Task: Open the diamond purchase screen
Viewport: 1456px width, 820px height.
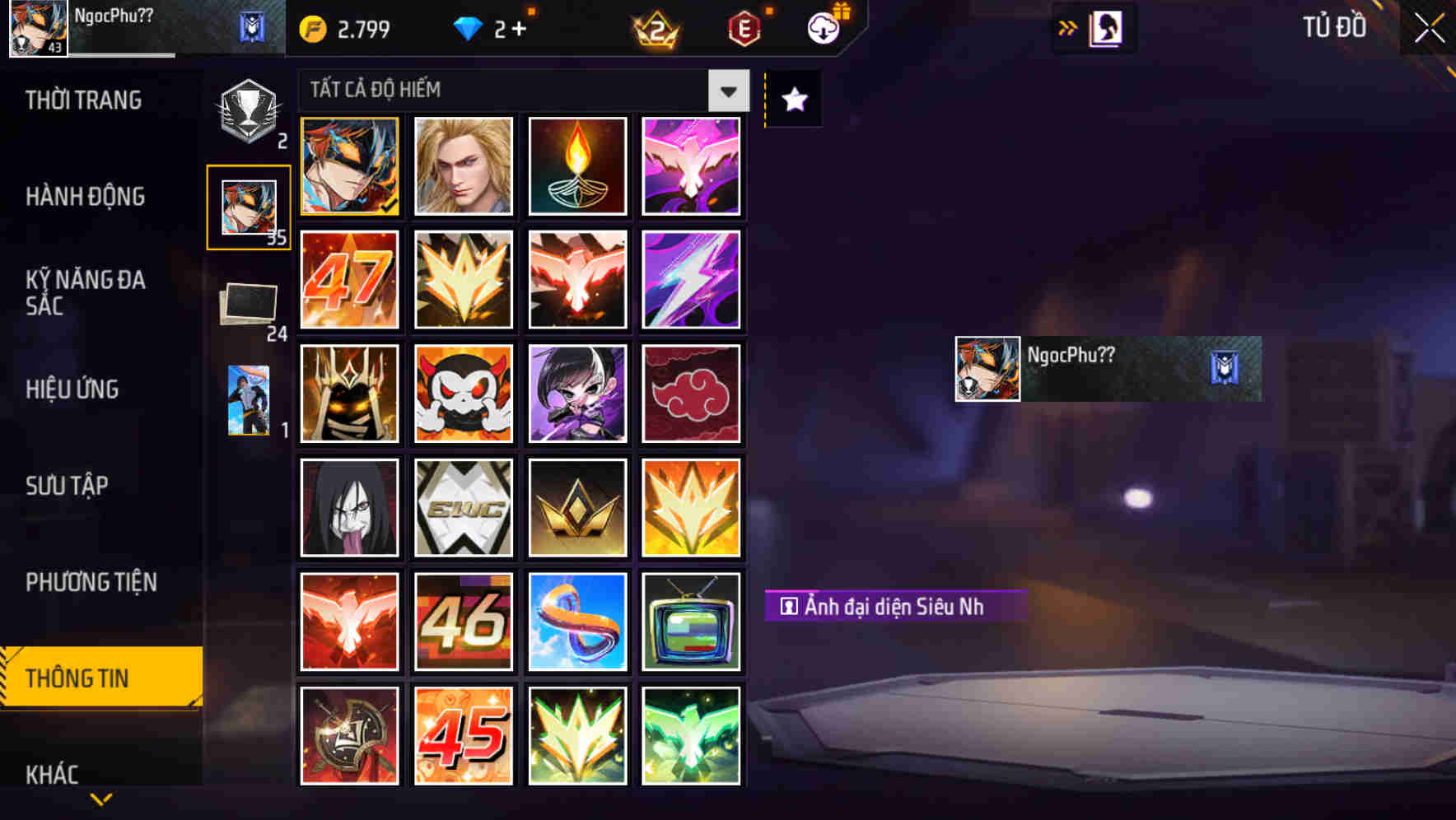Action: click(490, 27)
